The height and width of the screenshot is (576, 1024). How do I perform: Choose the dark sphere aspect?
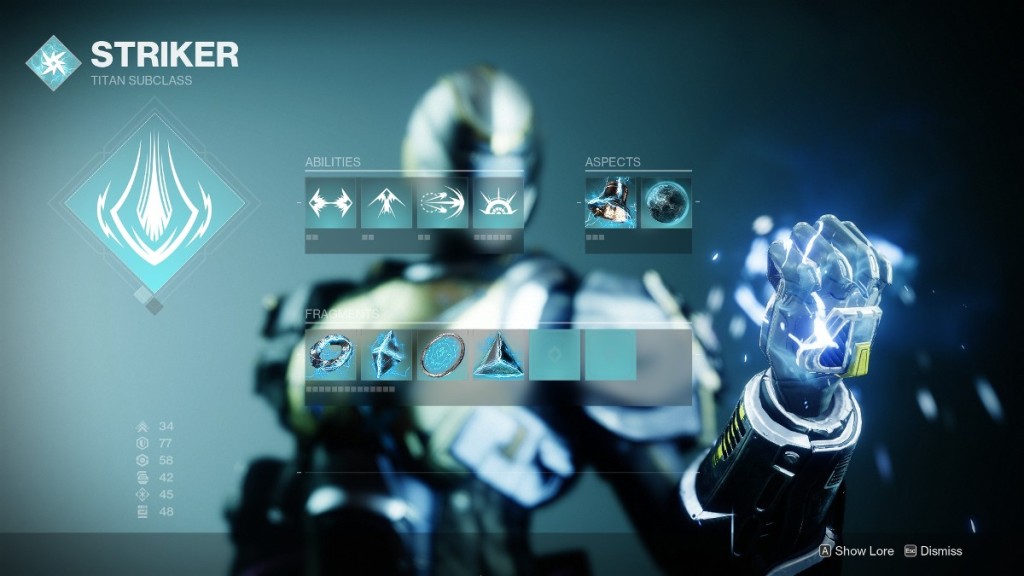click(666, 203)
